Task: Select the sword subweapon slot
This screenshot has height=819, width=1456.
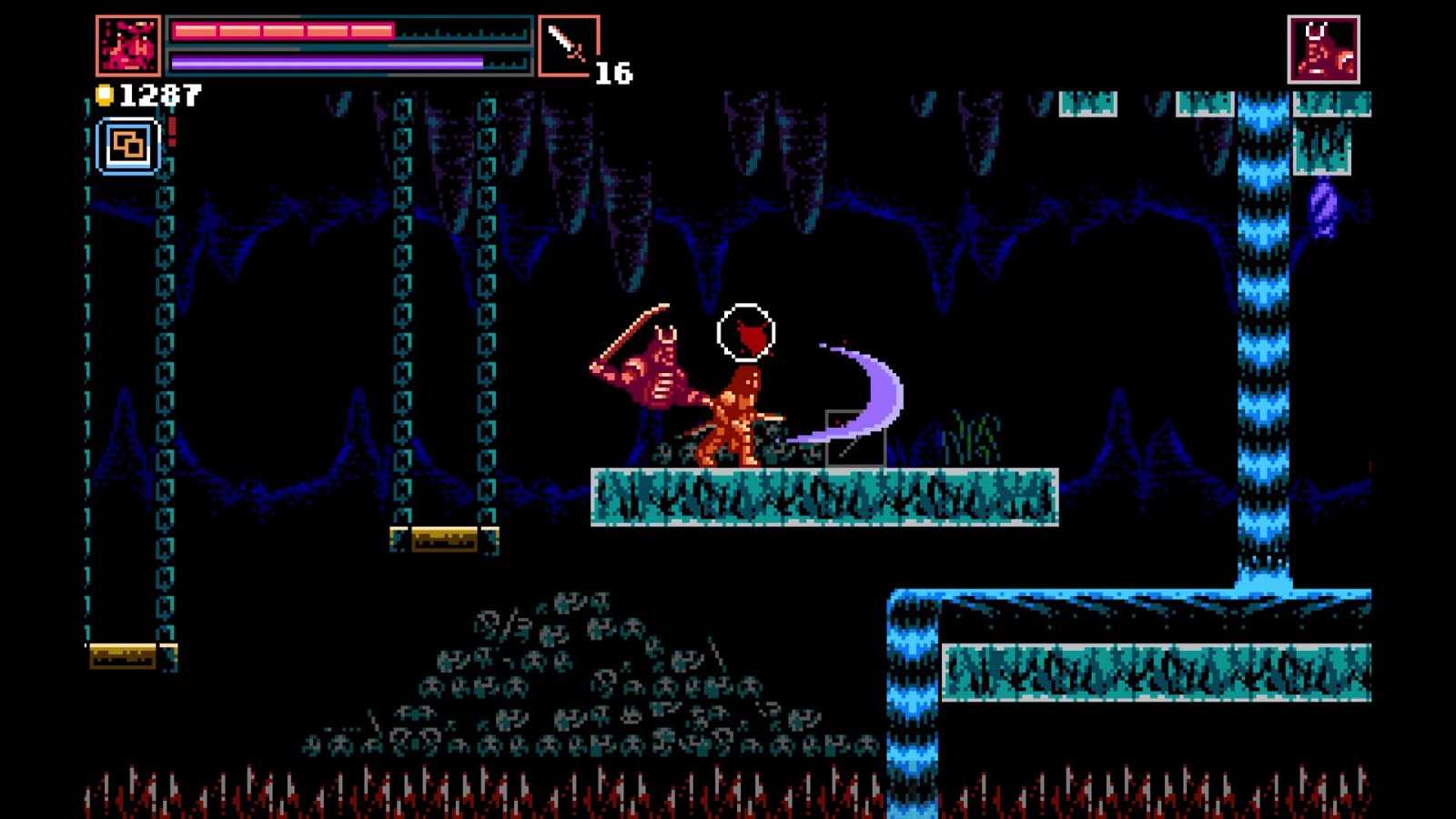Action: (569, 45)
